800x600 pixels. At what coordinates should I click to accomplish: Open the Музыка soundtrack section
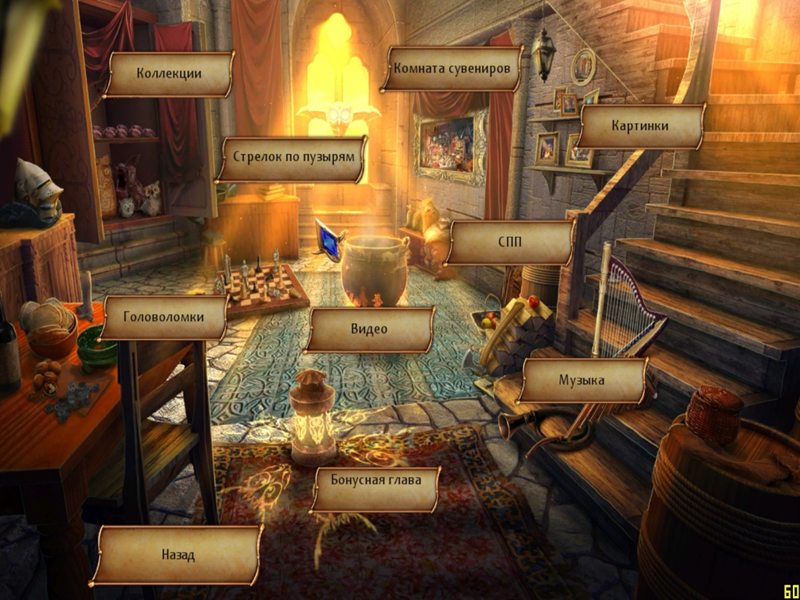[583, 381]
